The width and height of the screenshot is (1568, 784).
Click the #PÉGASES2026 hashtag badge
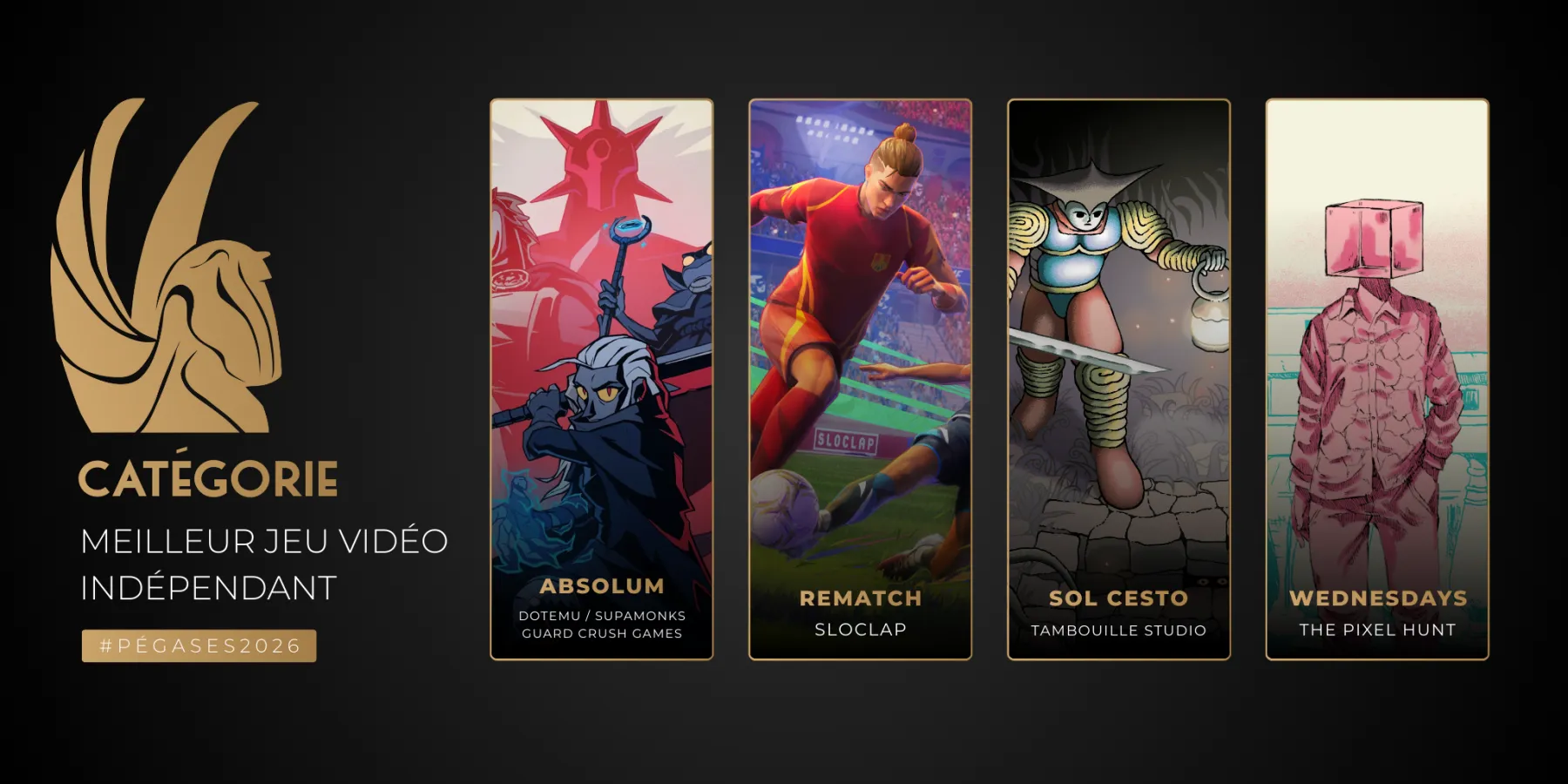199,645
